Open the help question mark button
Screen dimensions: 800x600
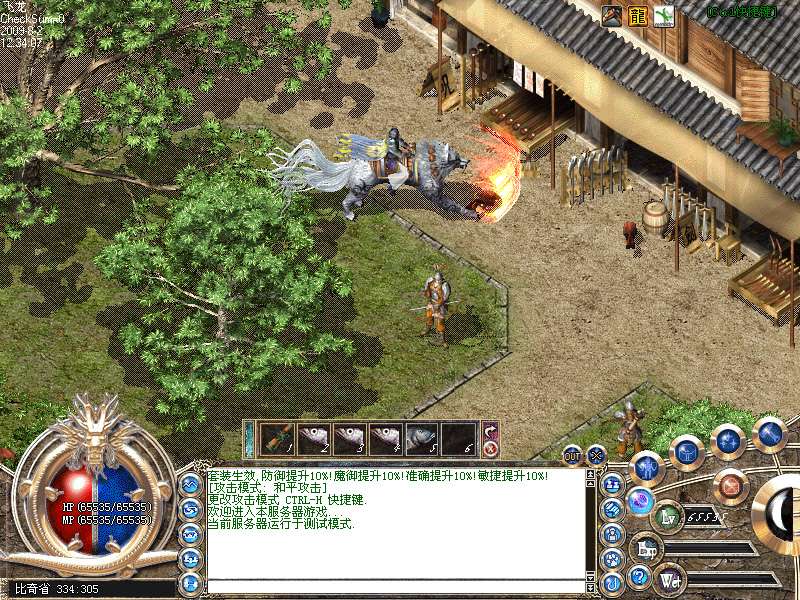(638, 576)
